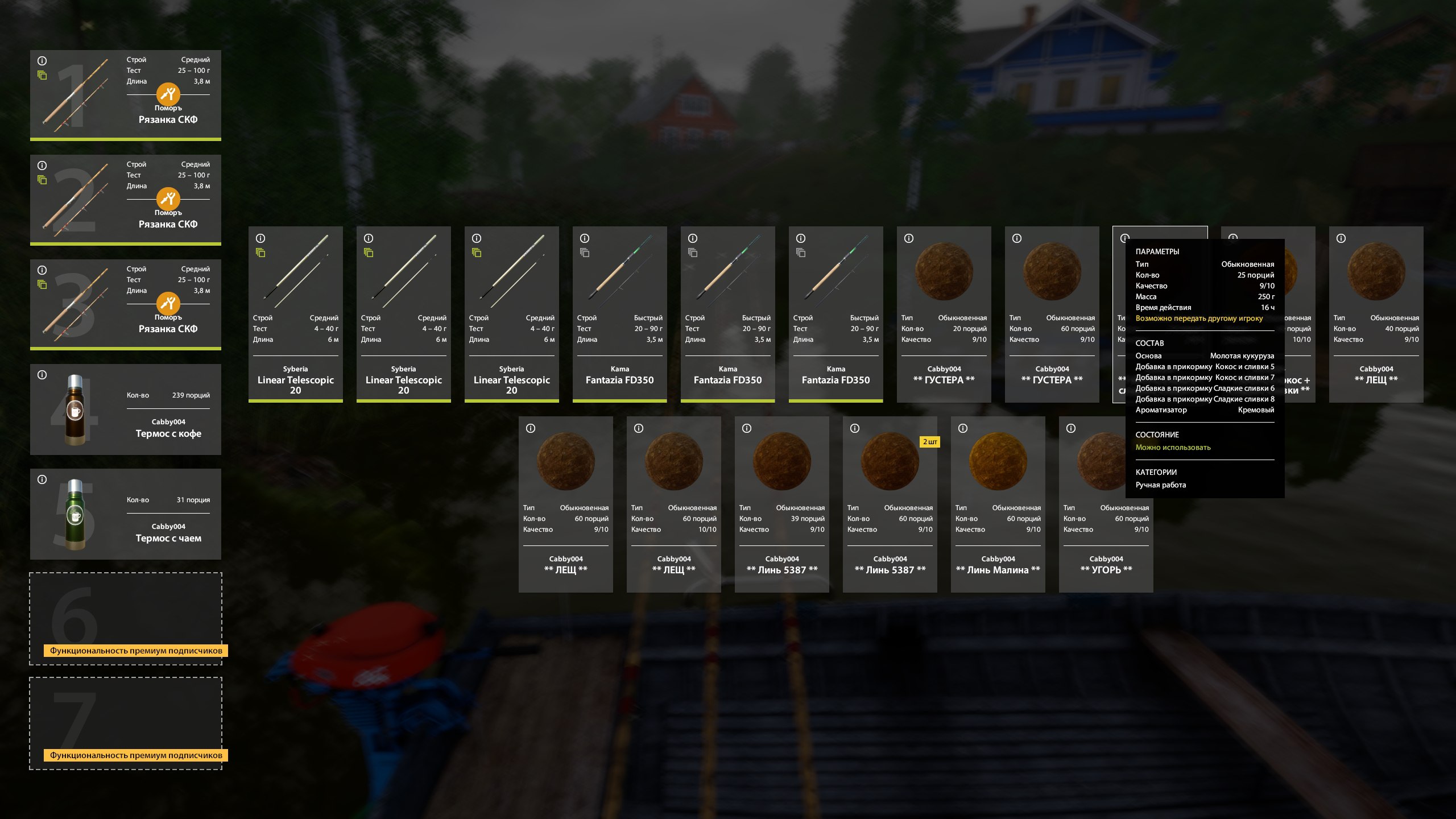The width and height of the screenshot is (1456, 819).
Task: Pick the ЛЕЩ 60 порций quality 9/10 bait
Action: coord(565,504)
